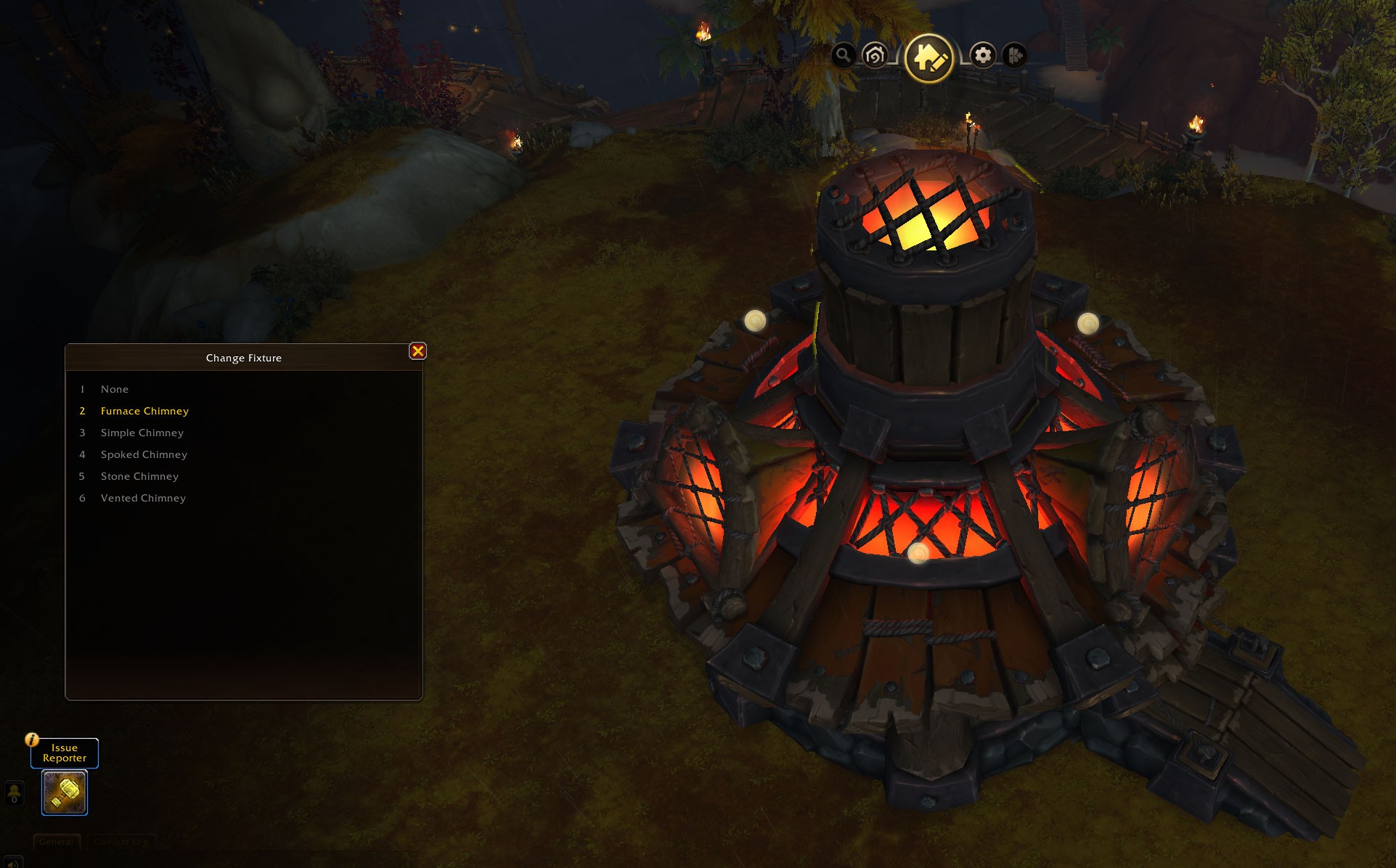
Task: Click the swirl house icon button
Action: pos(875,55)
